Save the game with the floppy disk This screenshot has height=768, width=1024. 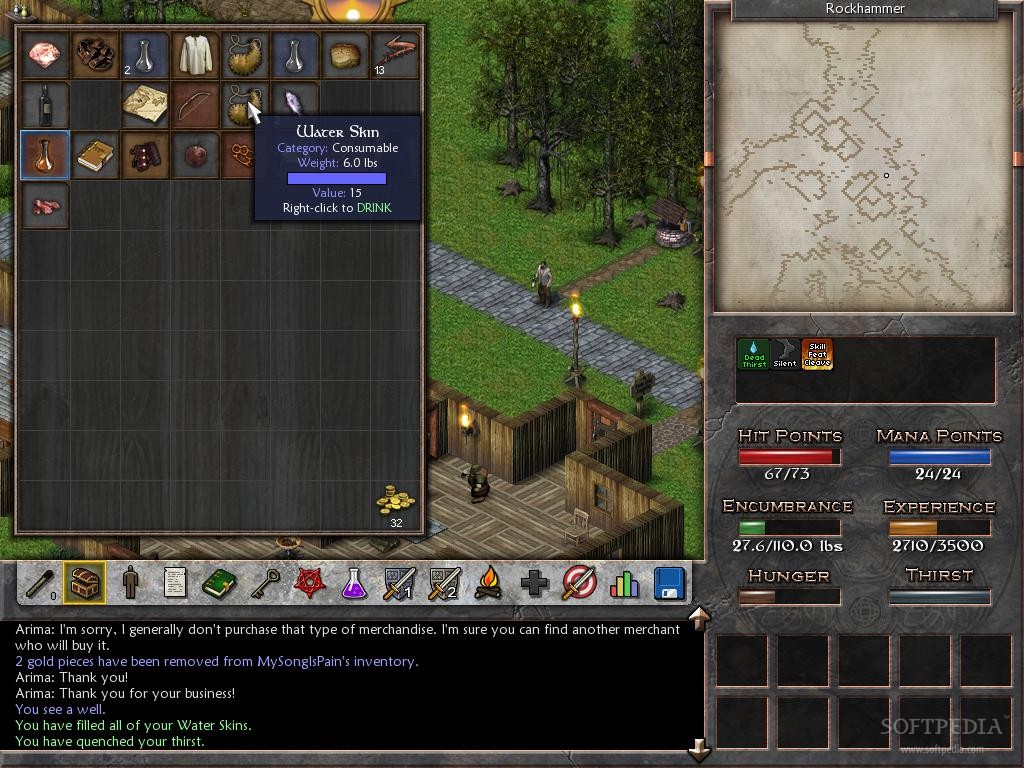[668, 582]
